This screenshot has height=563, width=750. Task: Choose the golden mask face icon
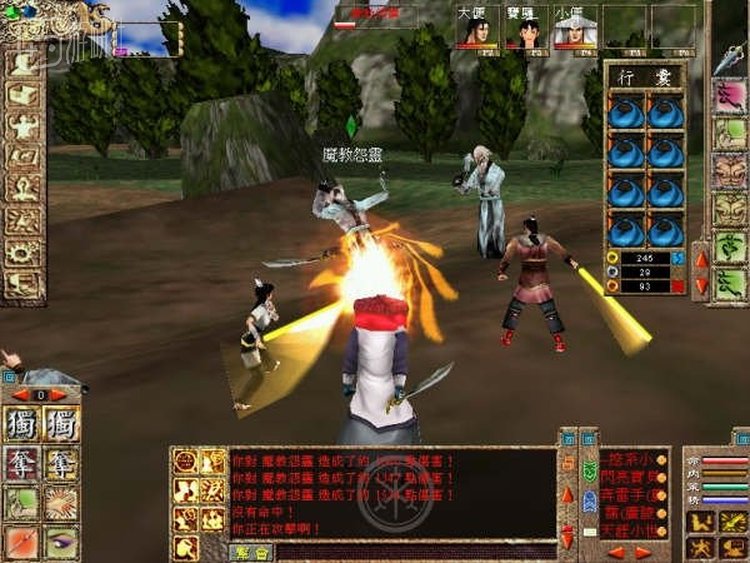(x=729, y=210)
